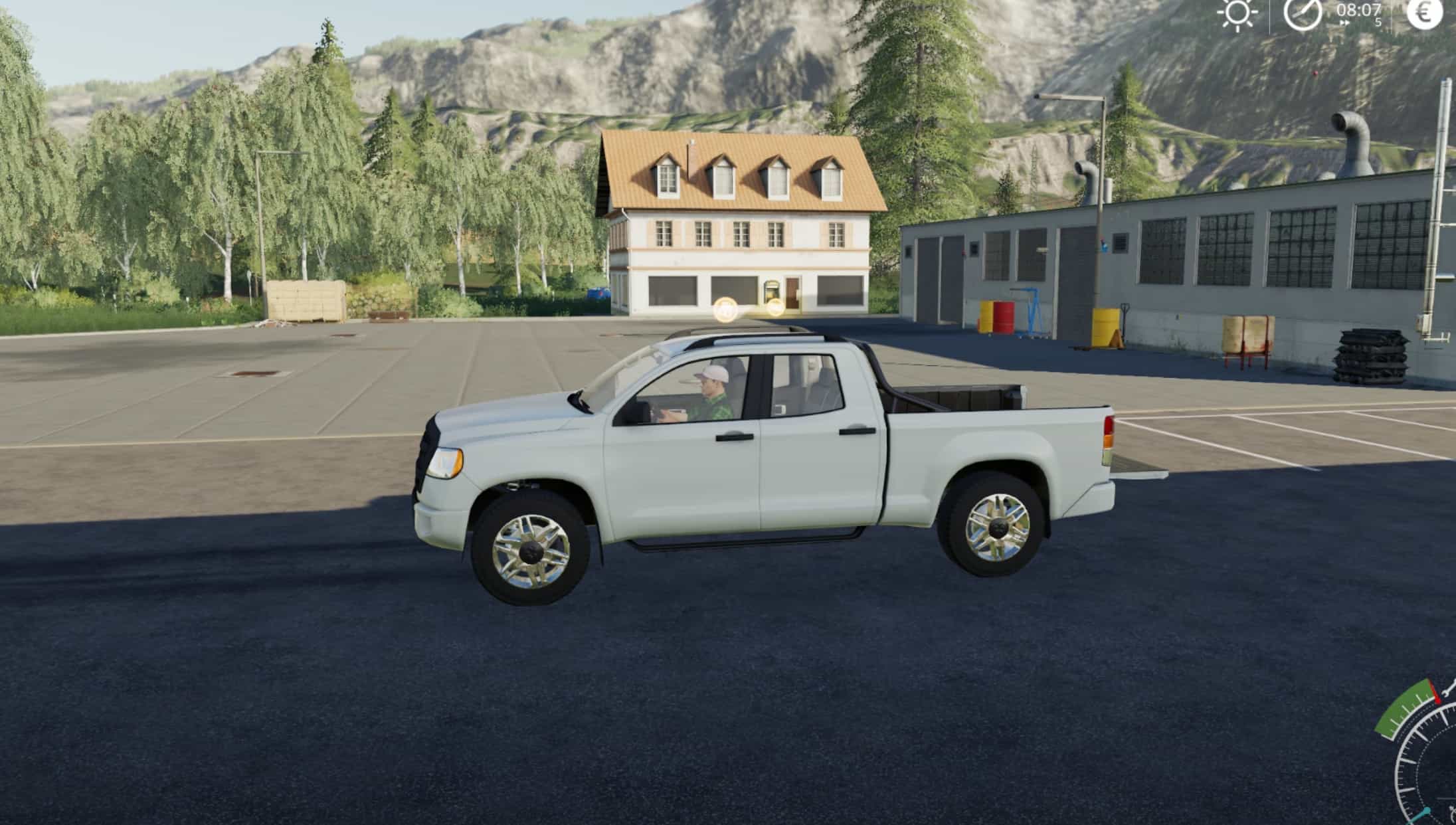Open the clock icon beside the time

1302,13
